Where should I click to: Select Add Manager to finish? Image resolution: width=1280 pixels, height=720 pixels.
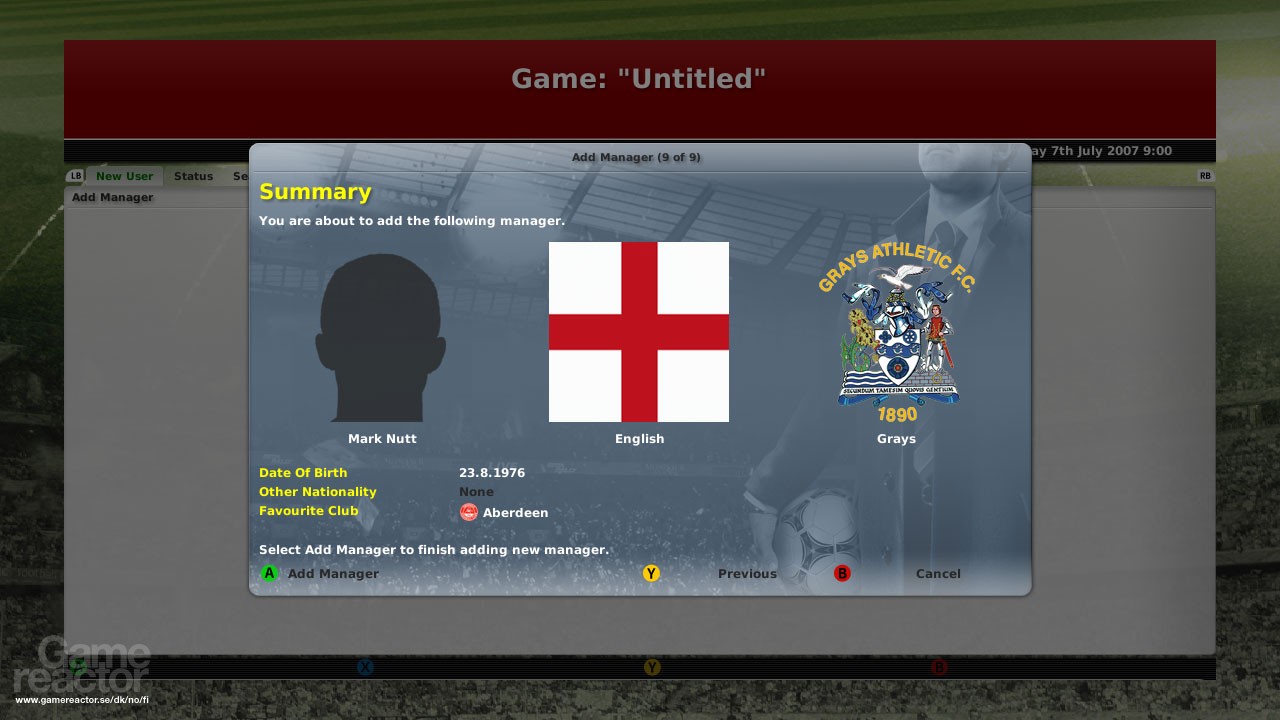click(322, 573)
